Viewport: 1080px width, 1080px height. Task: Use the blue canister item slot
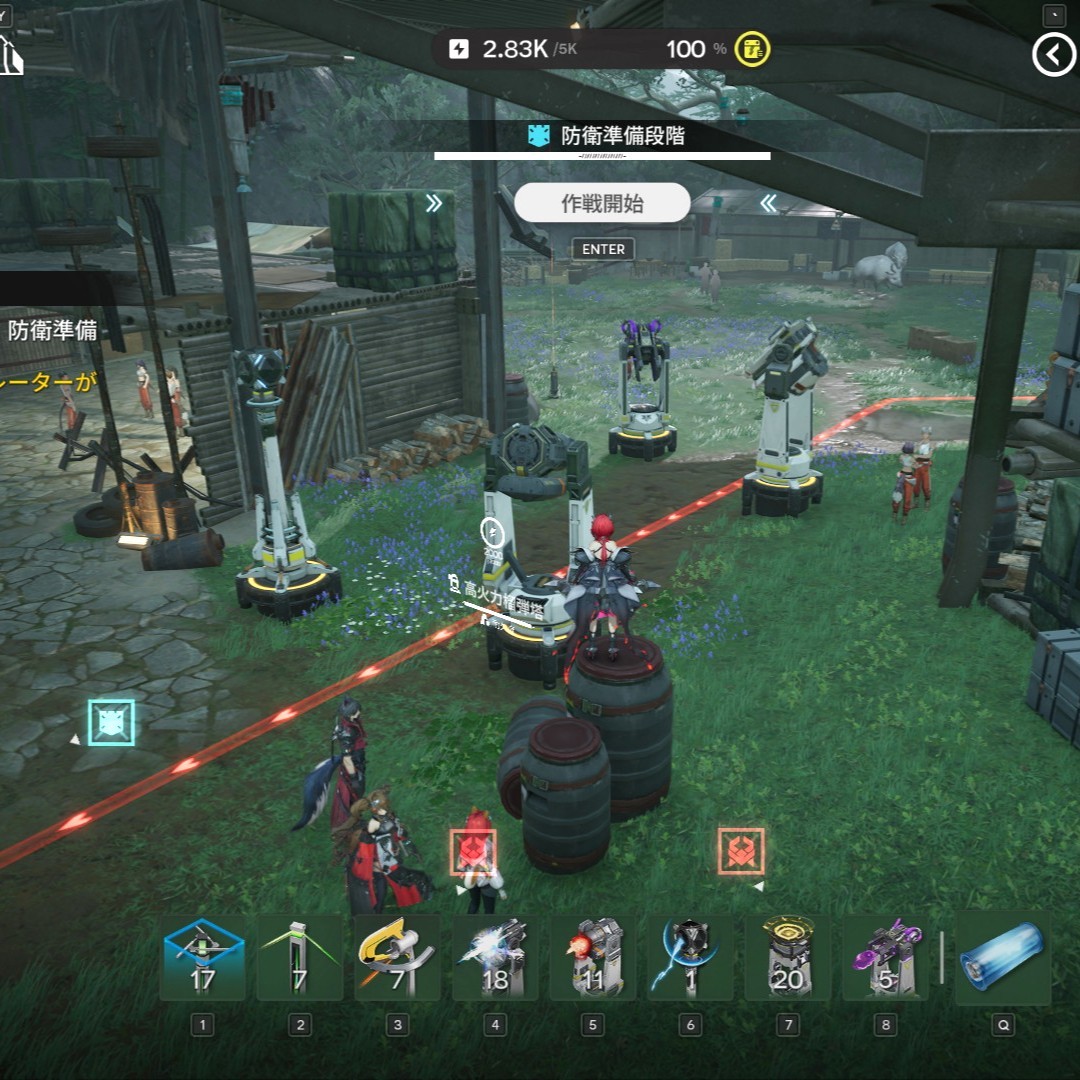[1002, 957]
